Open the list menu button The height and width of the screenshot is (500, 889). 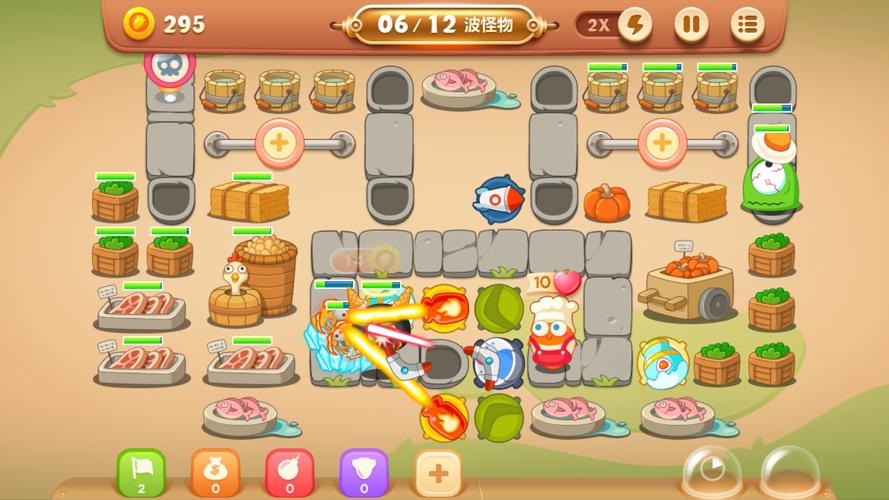[747, 24]
